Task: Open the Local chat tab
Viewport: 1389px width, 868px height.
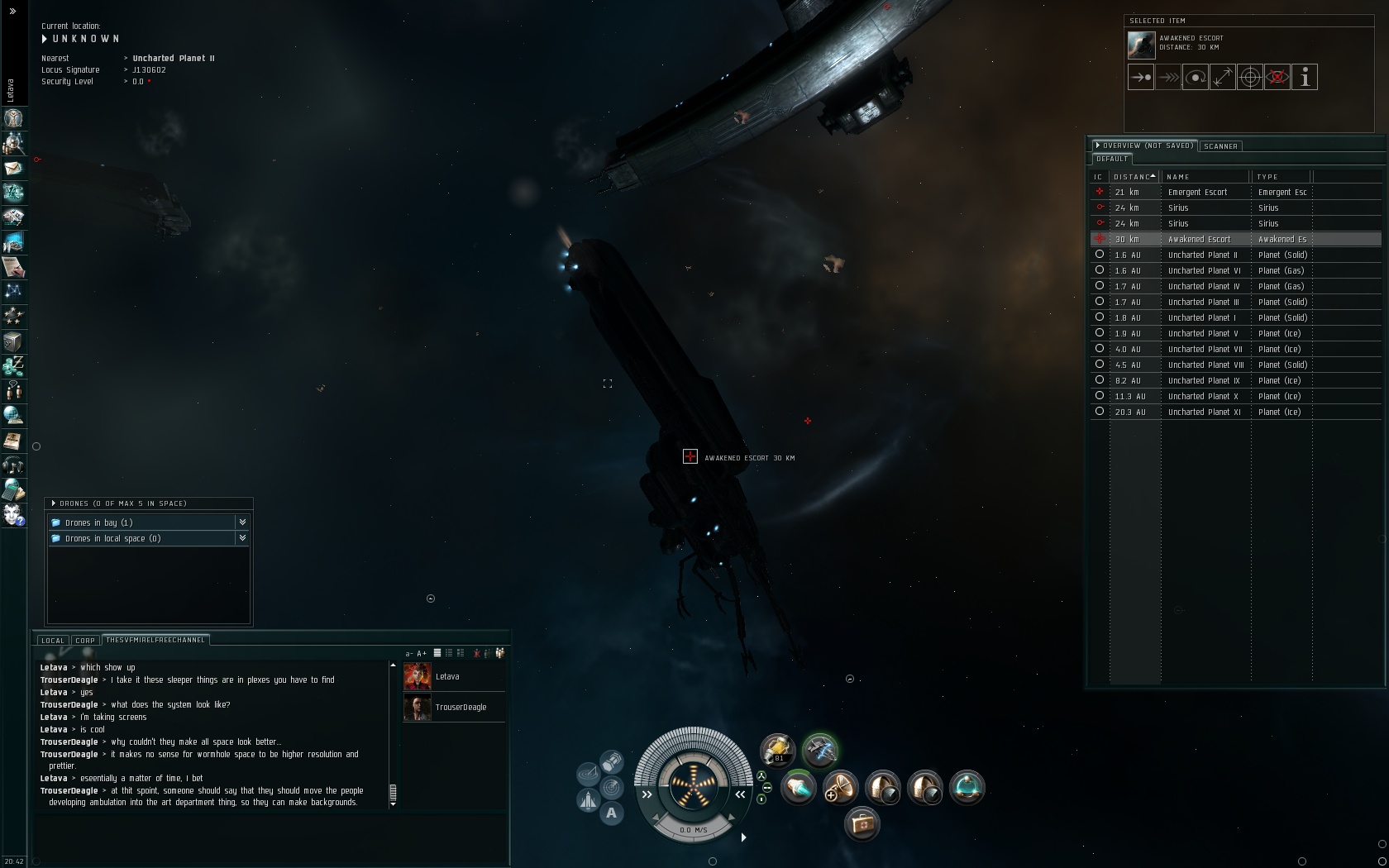Action: click(52, 641)
